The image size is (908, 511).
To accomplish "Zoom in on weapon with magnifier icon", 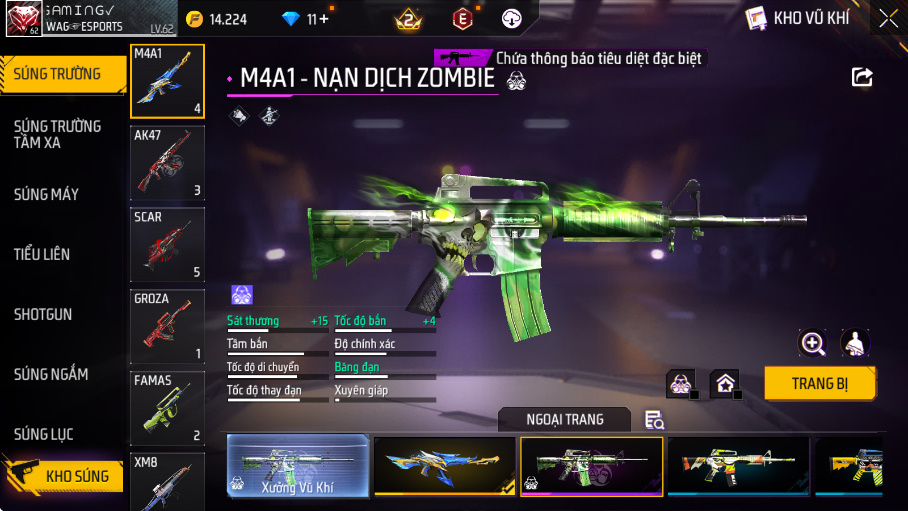I will [813, 344].
